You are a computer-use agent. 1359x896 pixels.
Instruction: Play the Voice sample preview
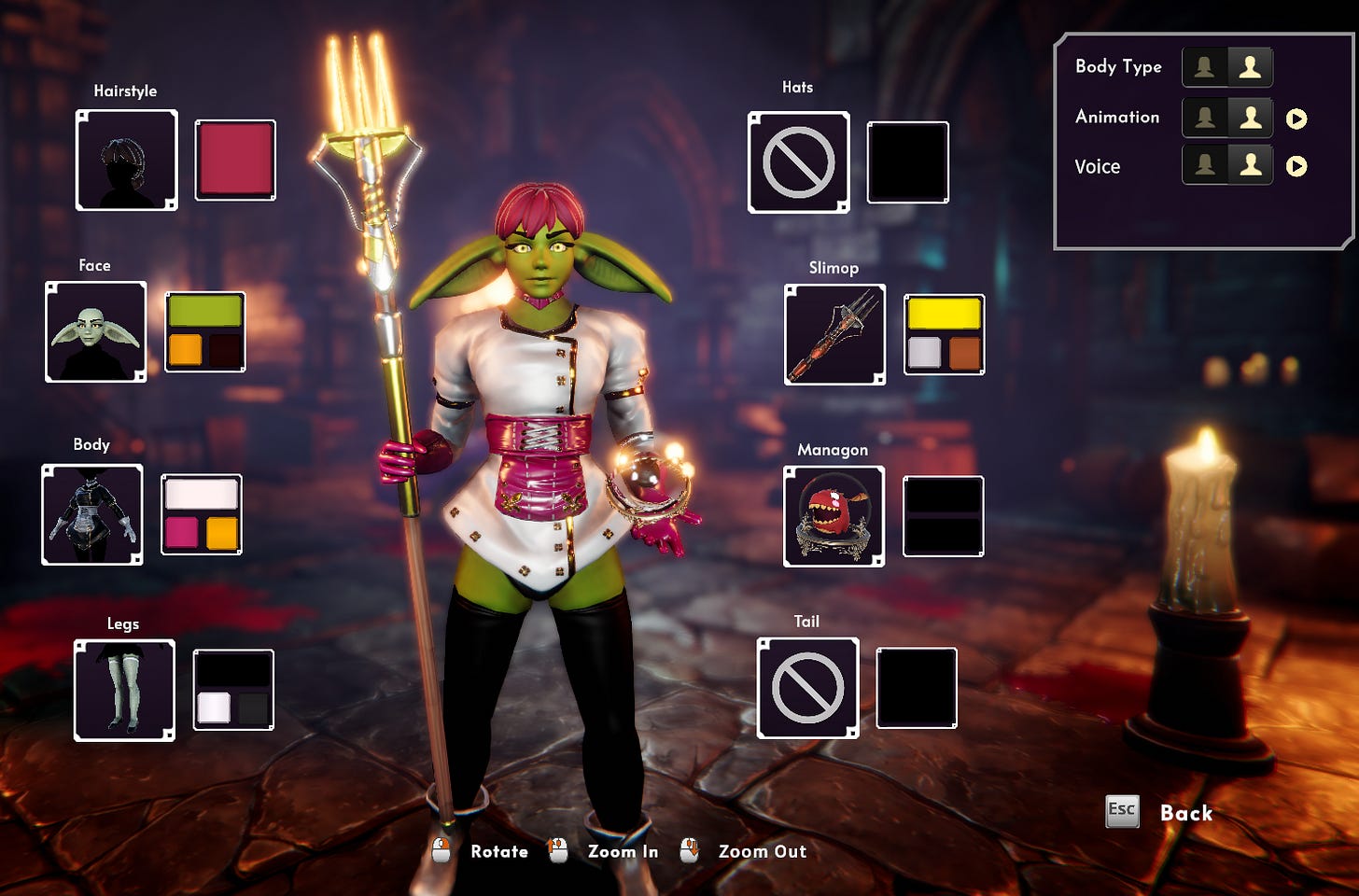1296,166
